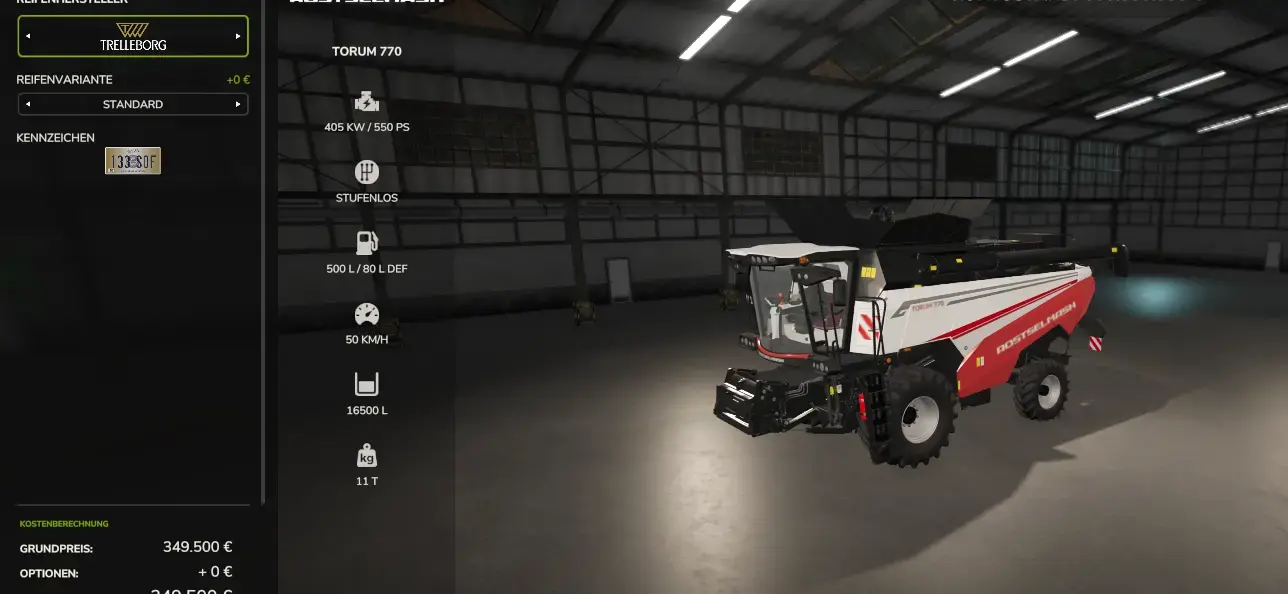Choose next tire variant after Standard
This screenshot has height=594, width=1288.
click(x=238, y=104)
